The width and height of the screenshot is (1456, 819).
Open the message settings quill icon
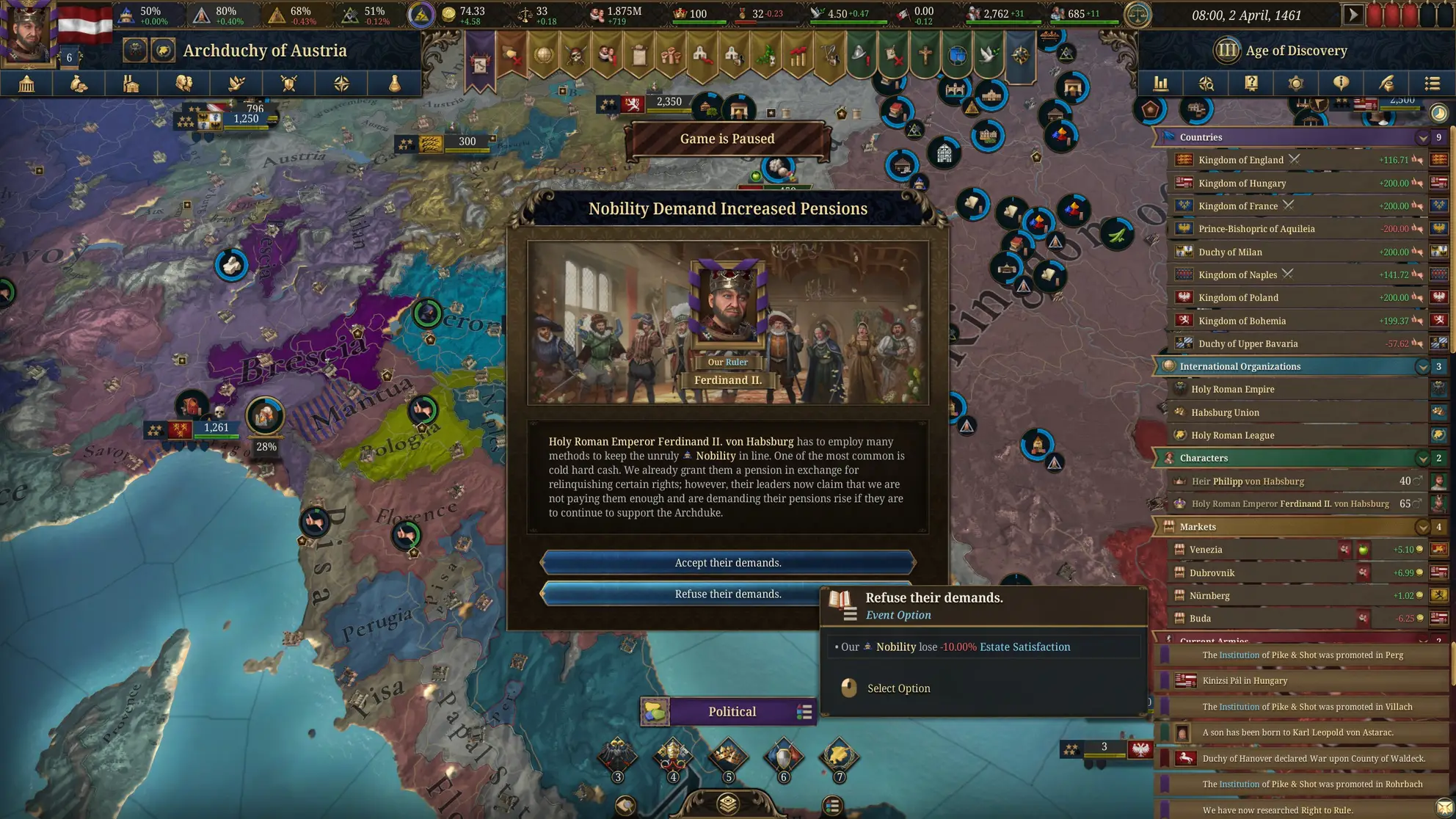(x=1386, y=84)
